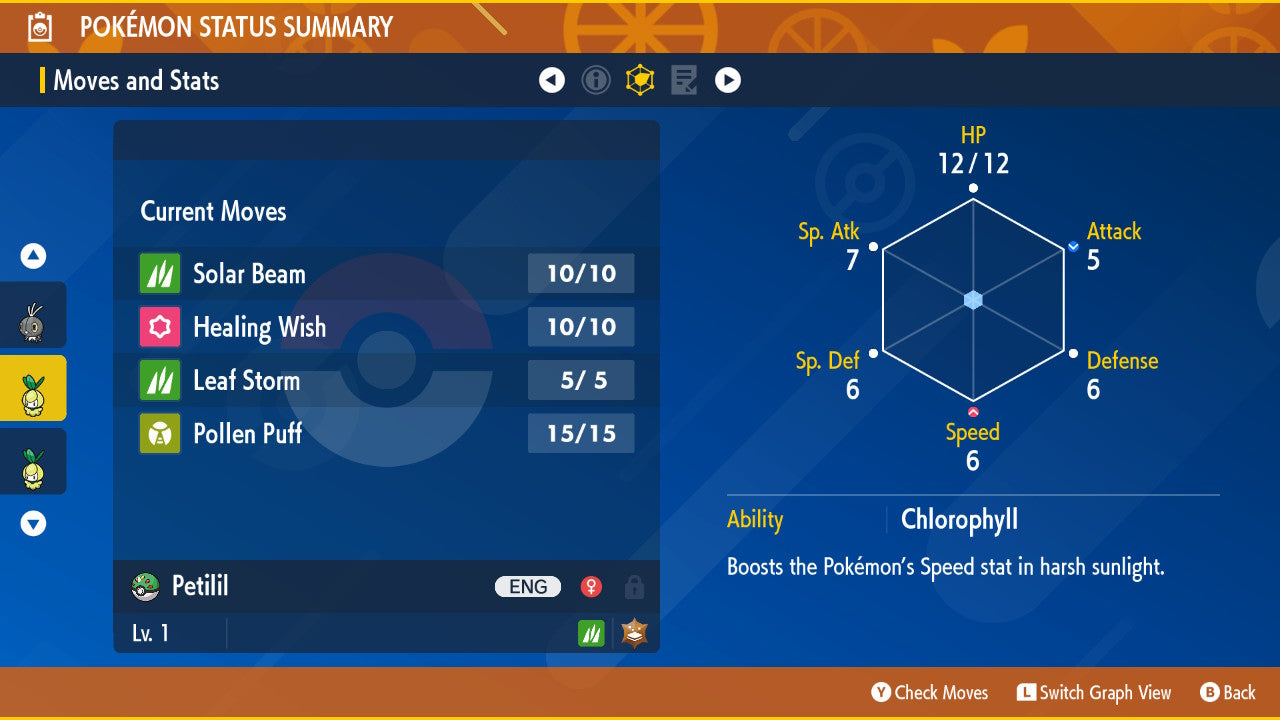The width and height of the screenshot is (1280, 720).
Task: Pick the Pollen Puff move
Action: coord(386,434)
